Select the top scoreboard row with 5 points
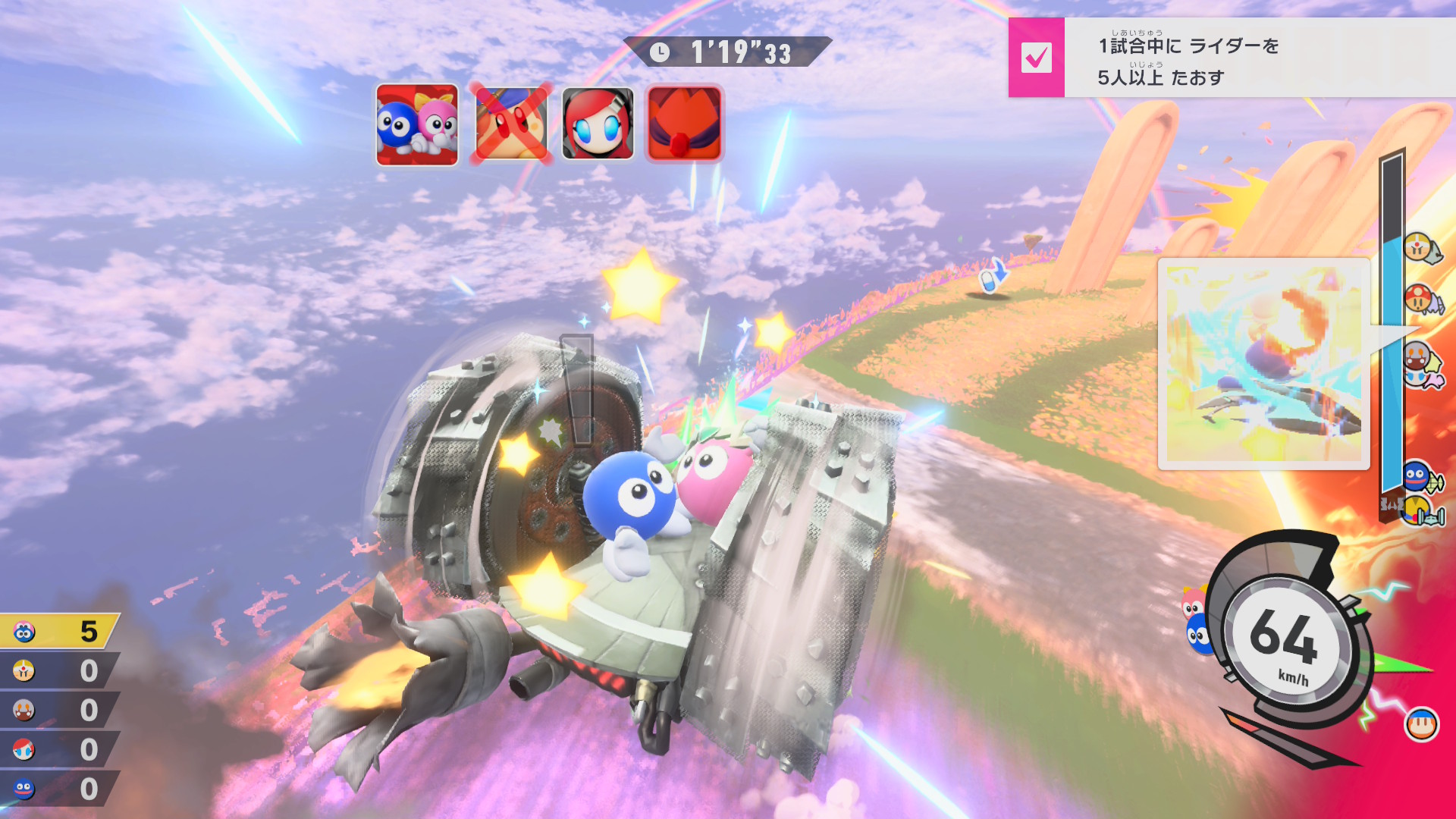Viewport: 1456px width, 819px height. tap(59, 631)
